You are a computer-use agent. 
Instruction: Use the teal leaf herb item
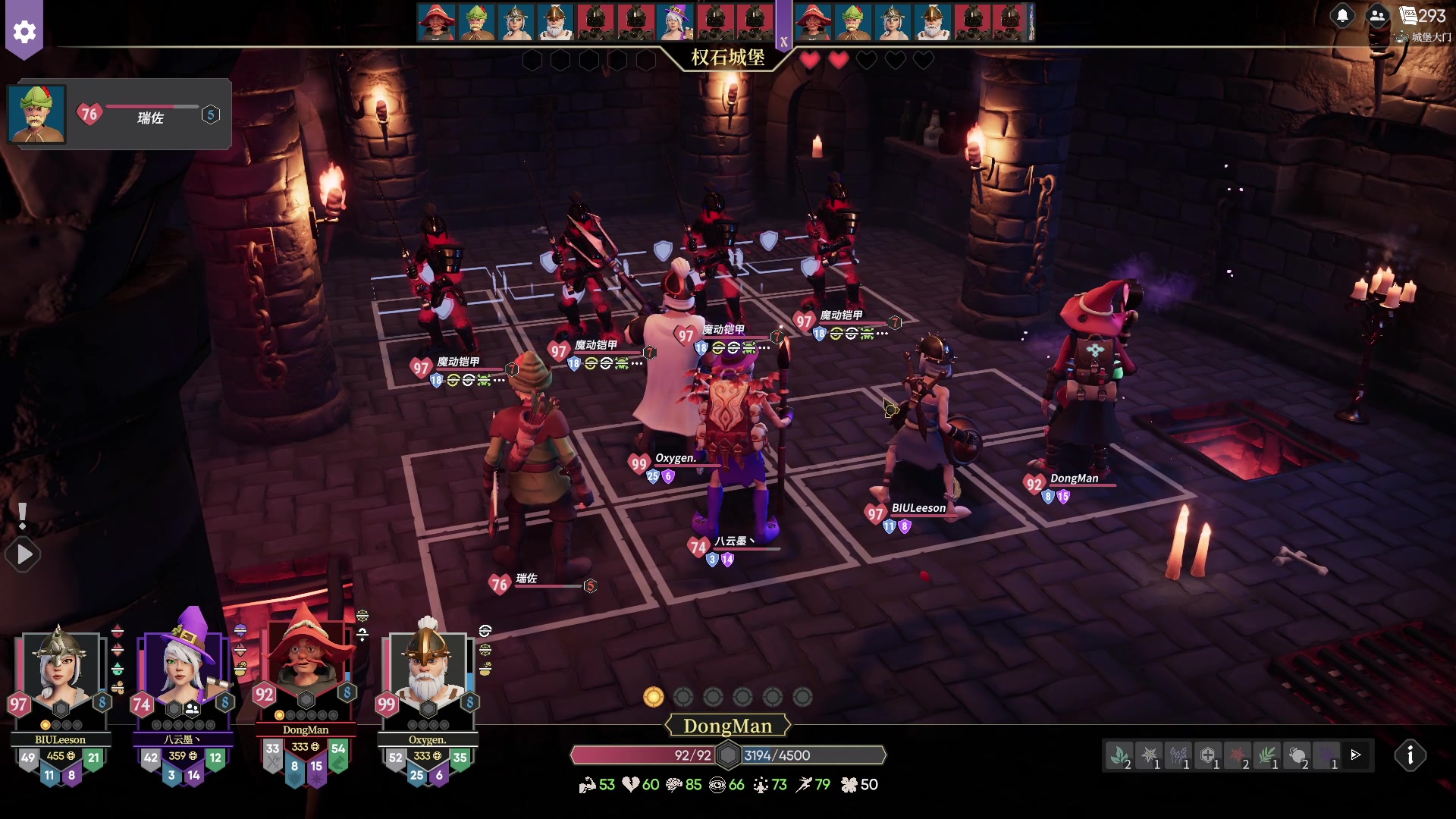click(1119, 755)
